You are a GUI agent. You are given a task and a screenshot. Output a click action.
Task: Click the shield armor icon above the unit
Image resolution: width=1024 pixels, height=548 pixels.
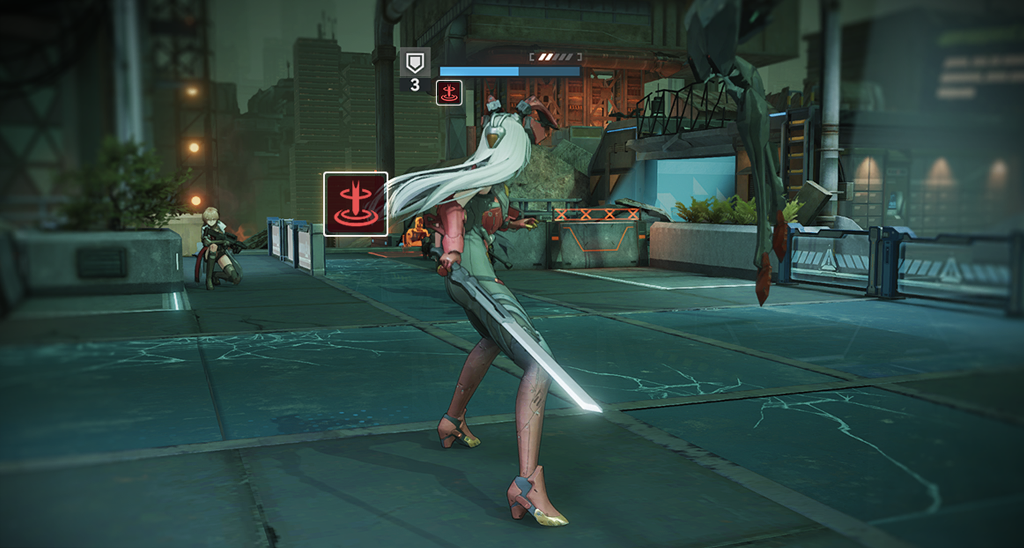click(415, 63)
